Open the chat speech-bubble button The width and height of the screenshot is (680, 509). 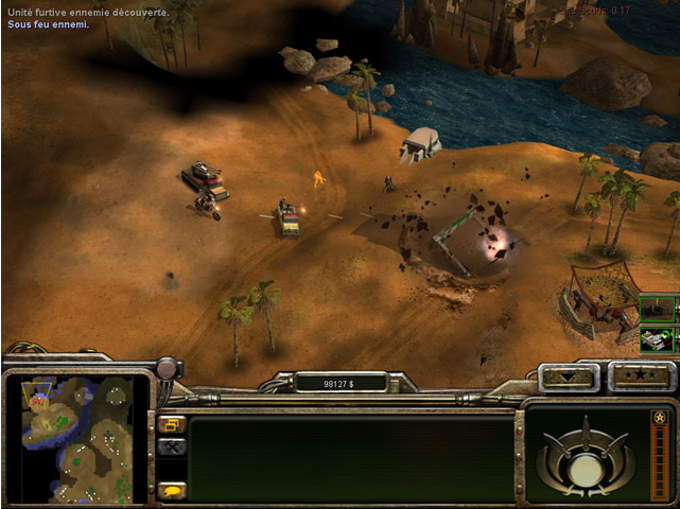pyautogui.click(x=170, y=490)
